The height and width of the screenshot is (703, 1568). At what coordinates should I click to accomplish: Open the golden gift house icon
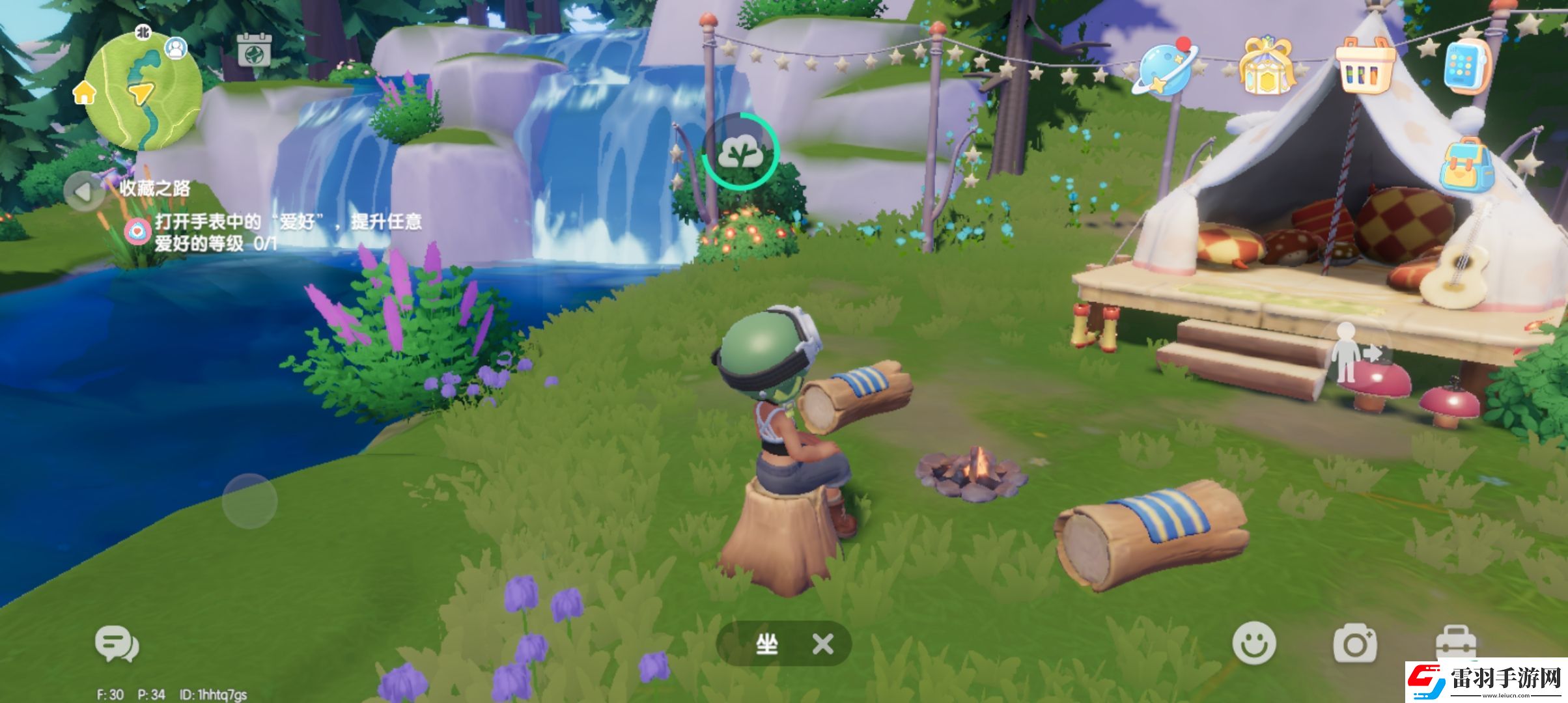pyautogui.click(x=1267, y=67)
